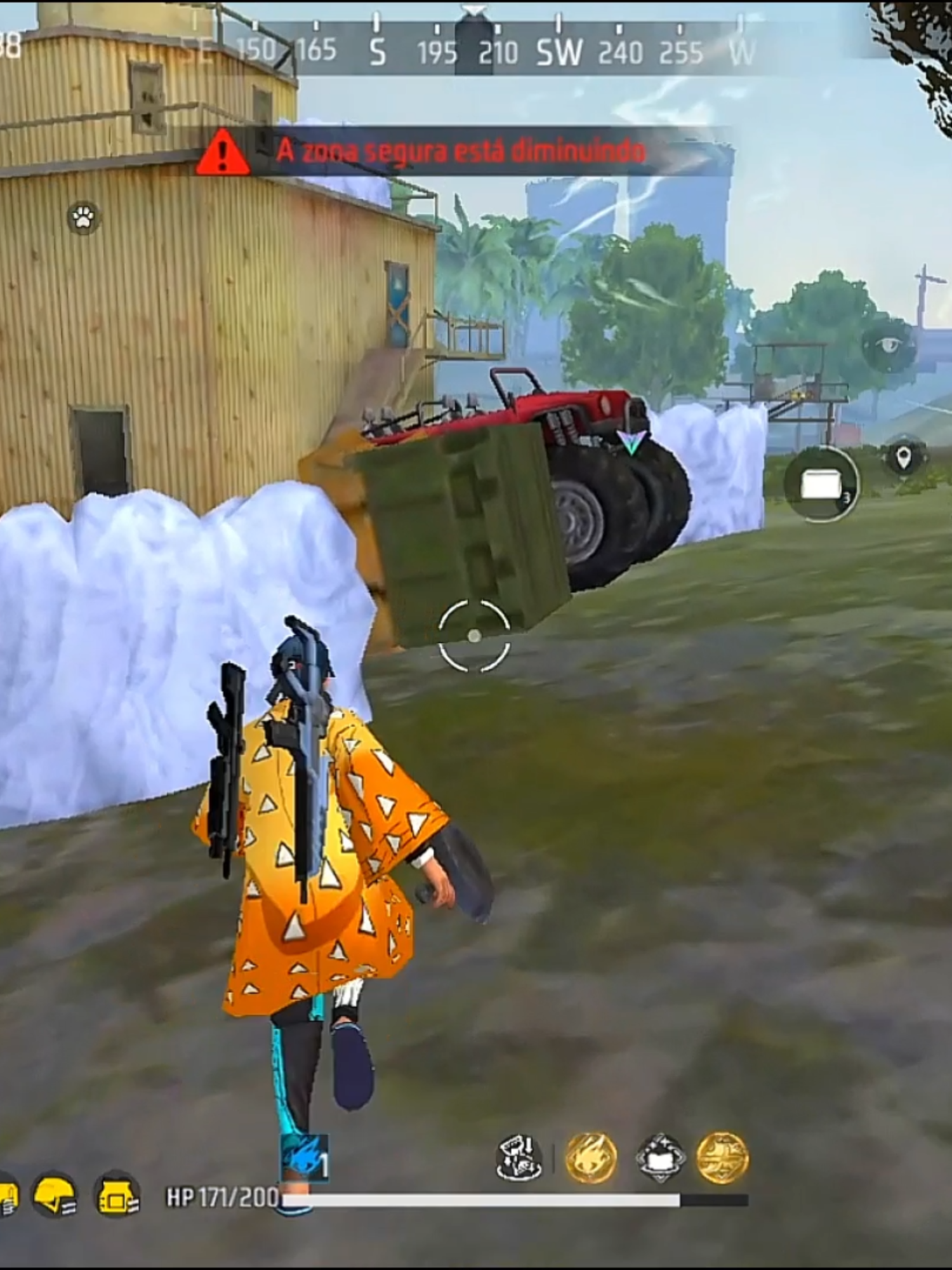Use the gloo wall item with count 3
The height and width of the screenshot is (1270, 952).
point(823,485)
